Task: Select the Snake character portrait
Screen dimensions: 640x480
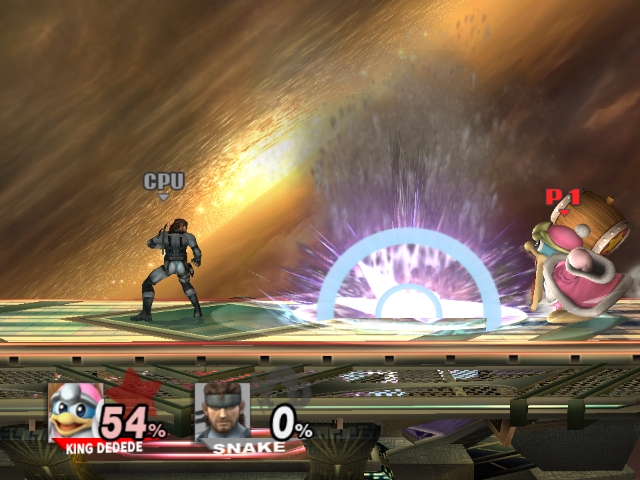Action: [x=222, y=411]
